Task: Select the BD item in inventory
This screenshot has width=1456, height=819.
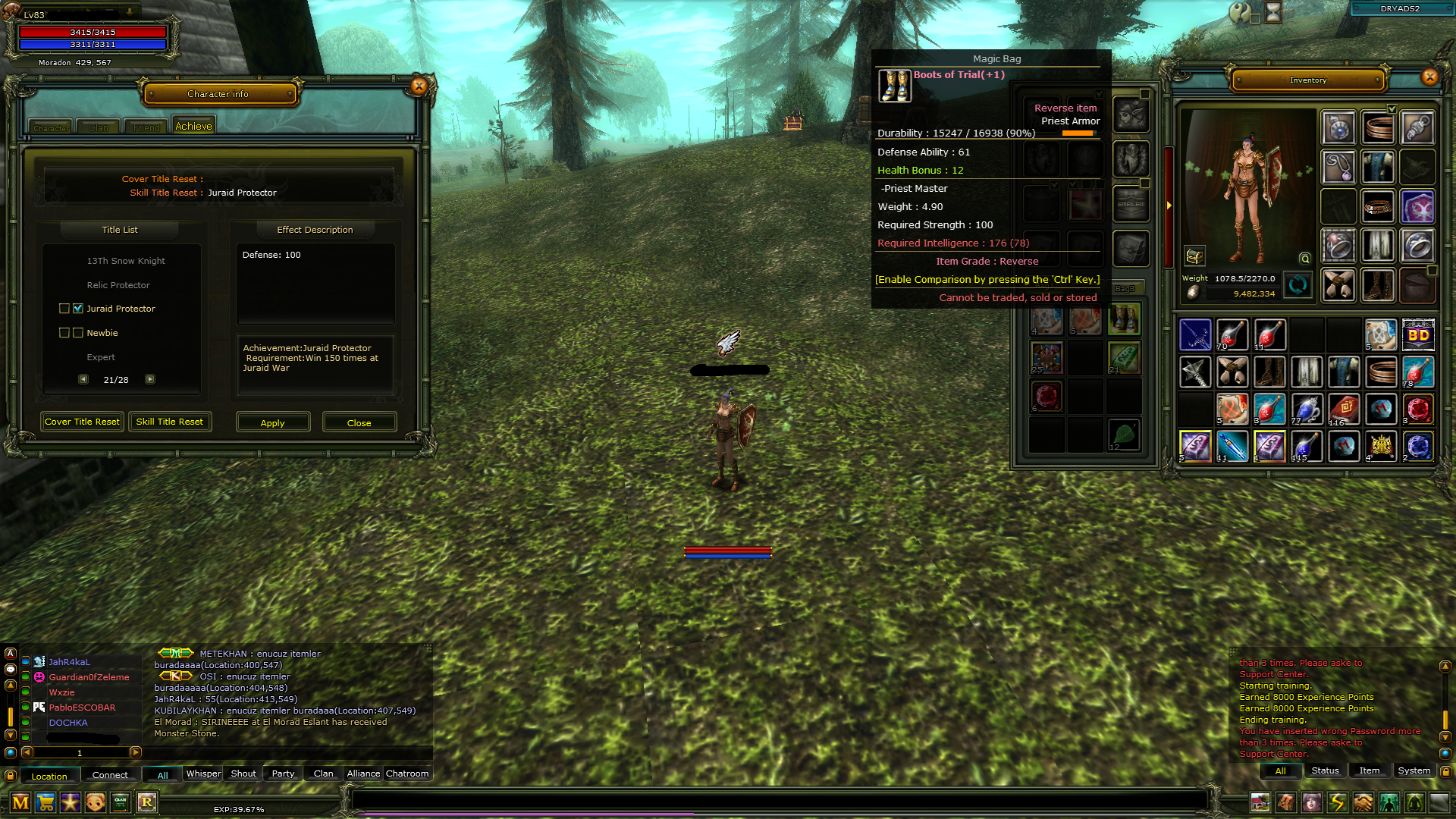Action: (1418, 335)
